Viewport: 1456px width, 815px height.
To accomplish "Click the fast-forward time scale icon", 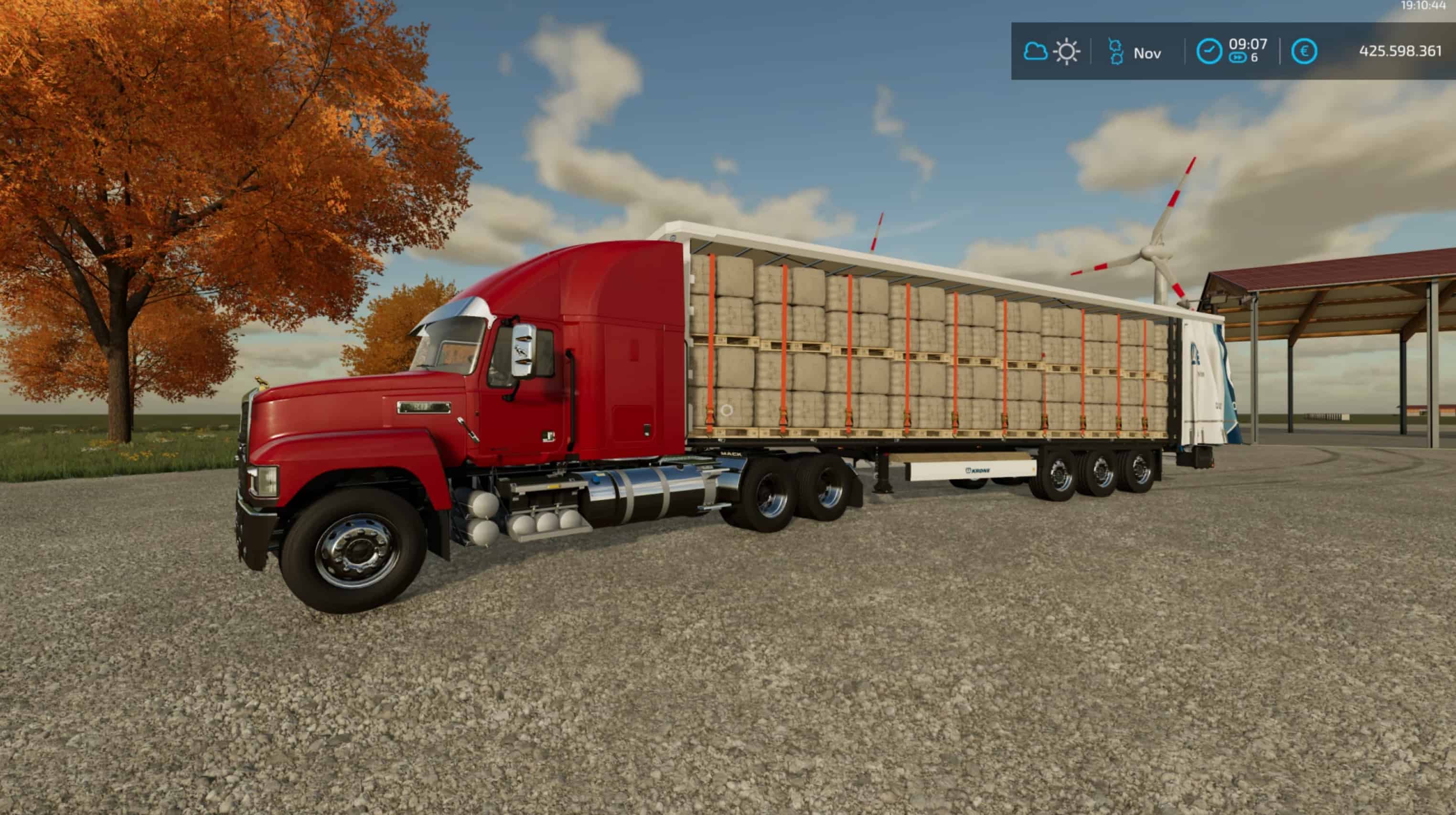I will pyautogui.click(x=1237, y=58).
